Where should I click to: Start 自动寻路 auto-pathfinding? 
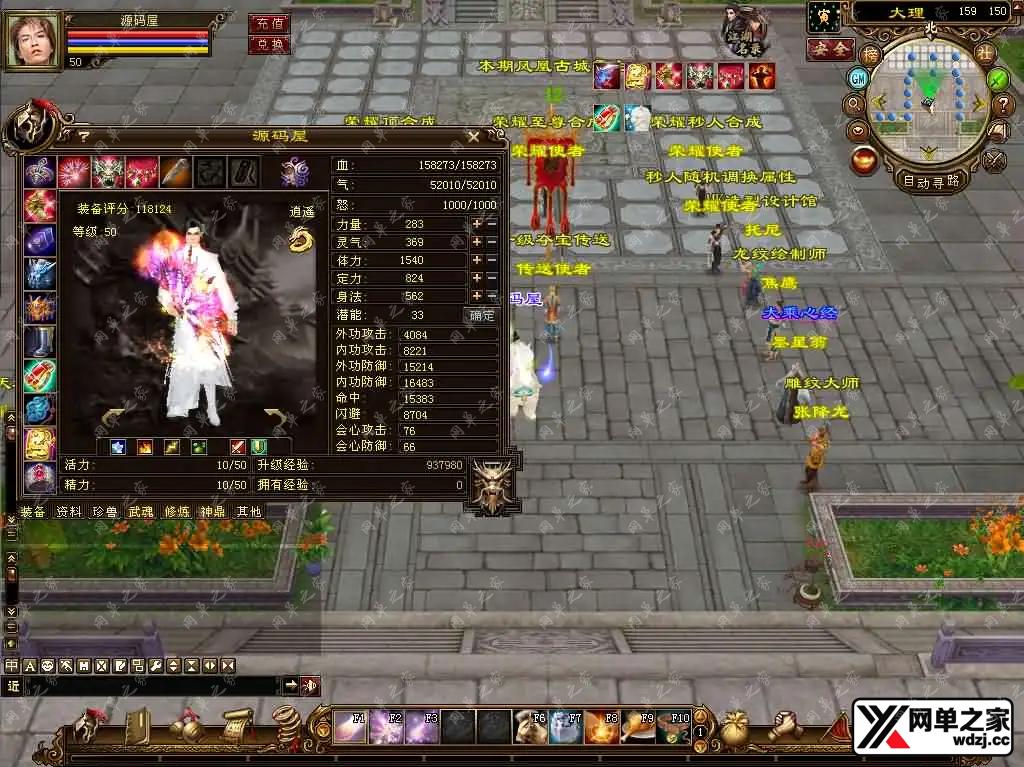[x=931, y=181]
